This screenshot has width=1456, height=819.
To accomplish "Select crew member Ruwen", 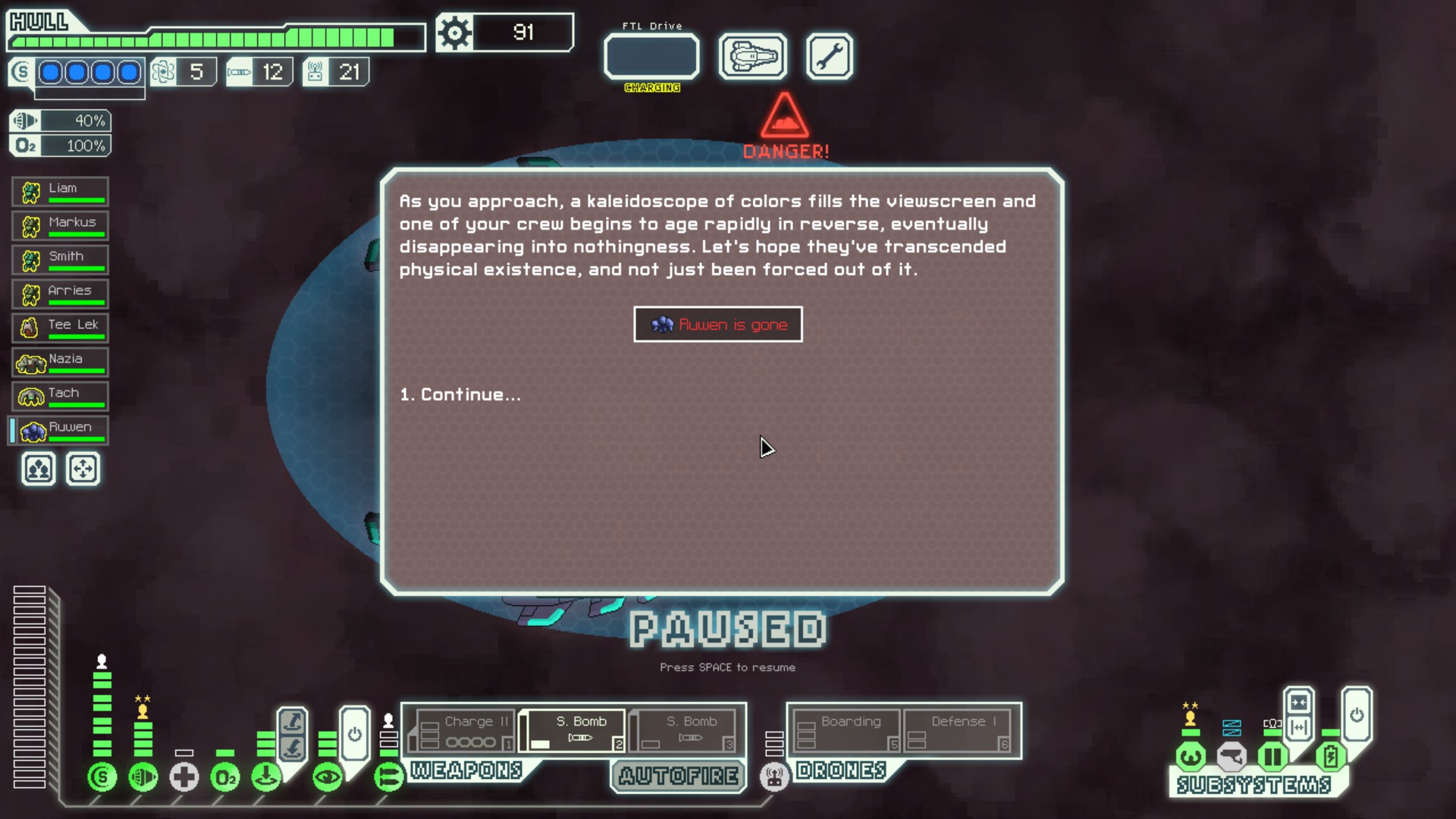I will pos(61,431).
